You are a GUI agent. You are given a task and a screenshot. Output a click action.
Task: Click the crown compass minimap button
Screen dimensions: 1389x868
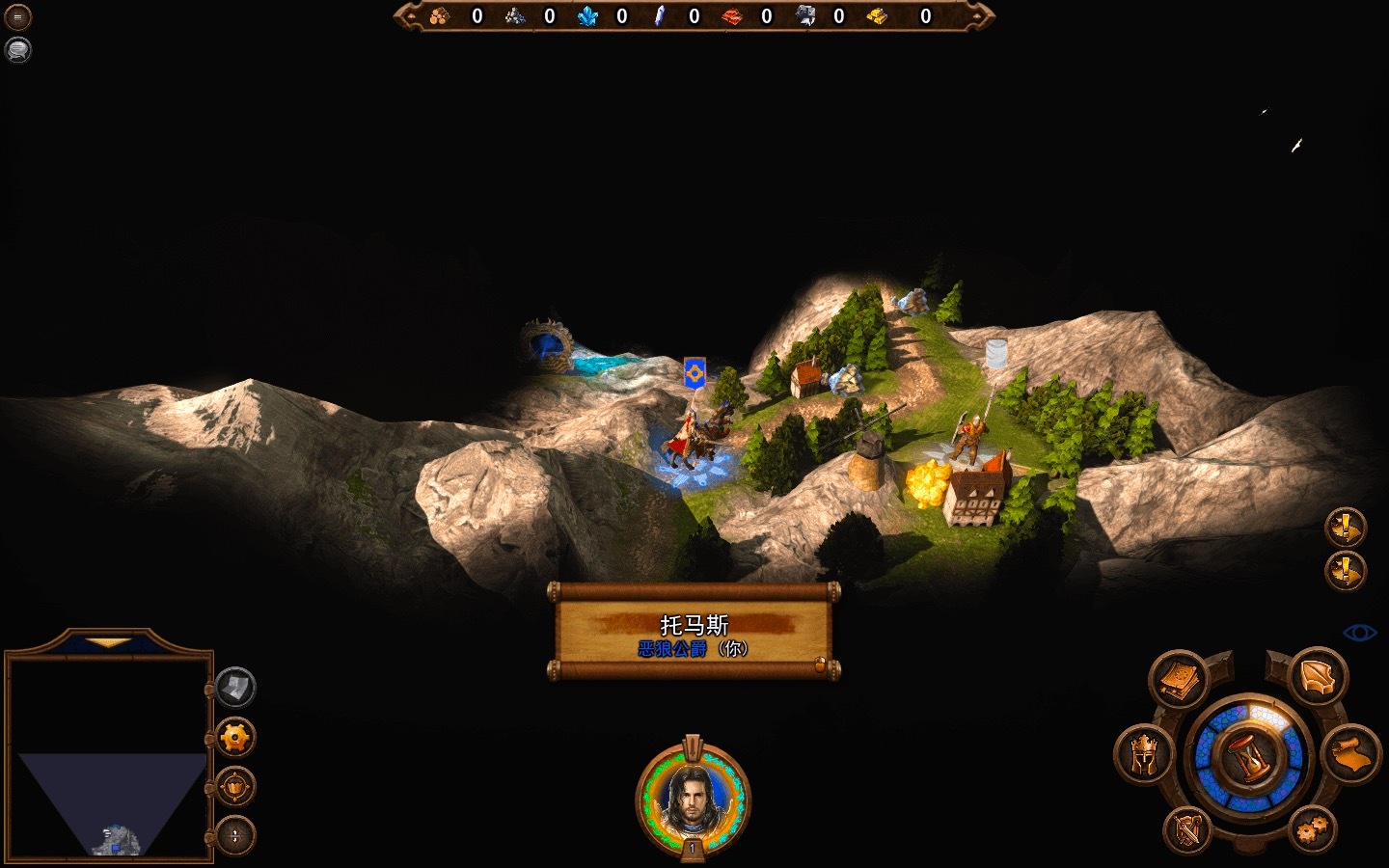click(235, 787)
